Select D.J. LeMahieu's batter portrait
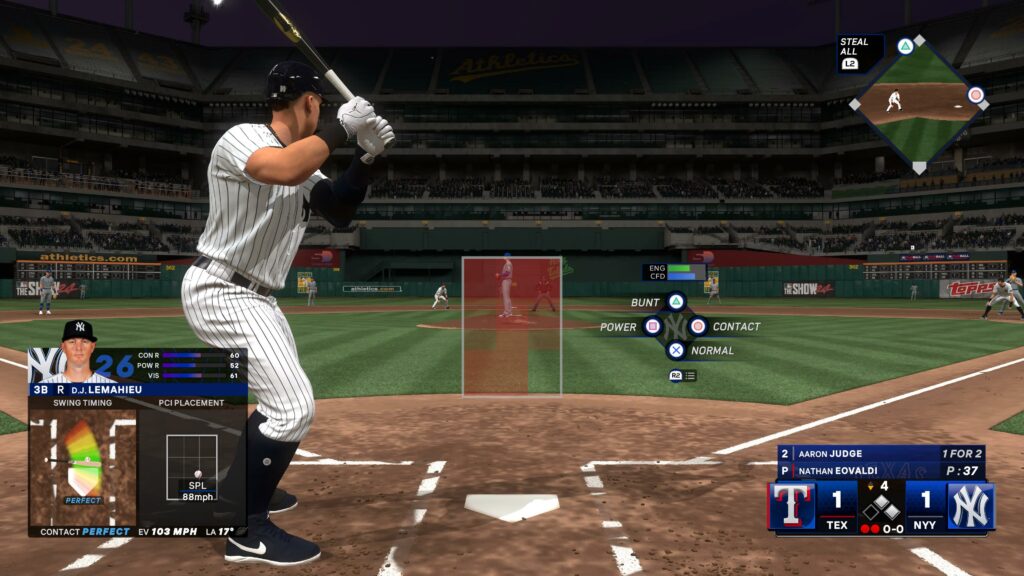 78,351
